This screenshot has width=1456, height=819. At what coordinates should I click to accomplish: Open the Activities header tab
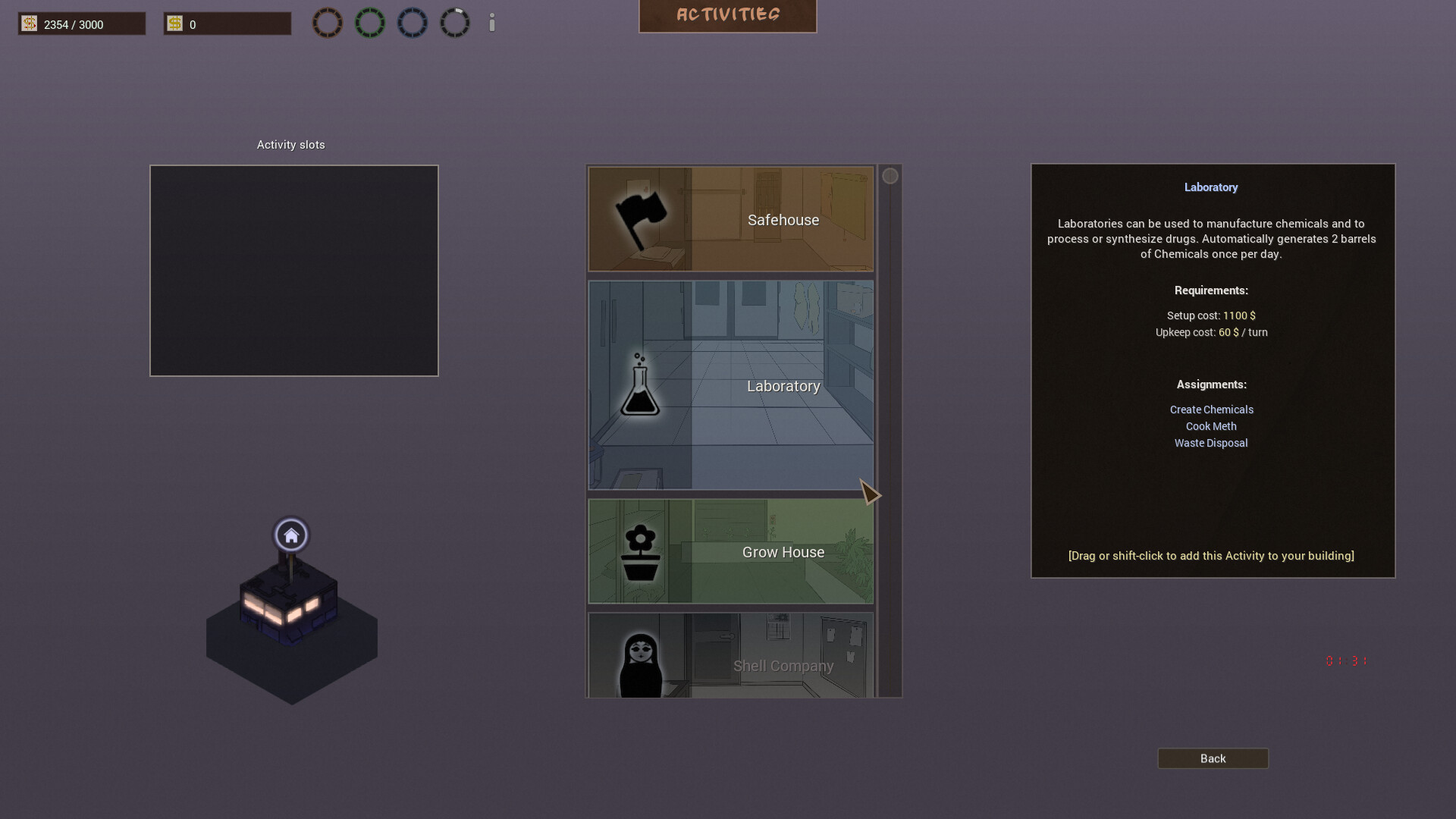click(x=727, y=14)
